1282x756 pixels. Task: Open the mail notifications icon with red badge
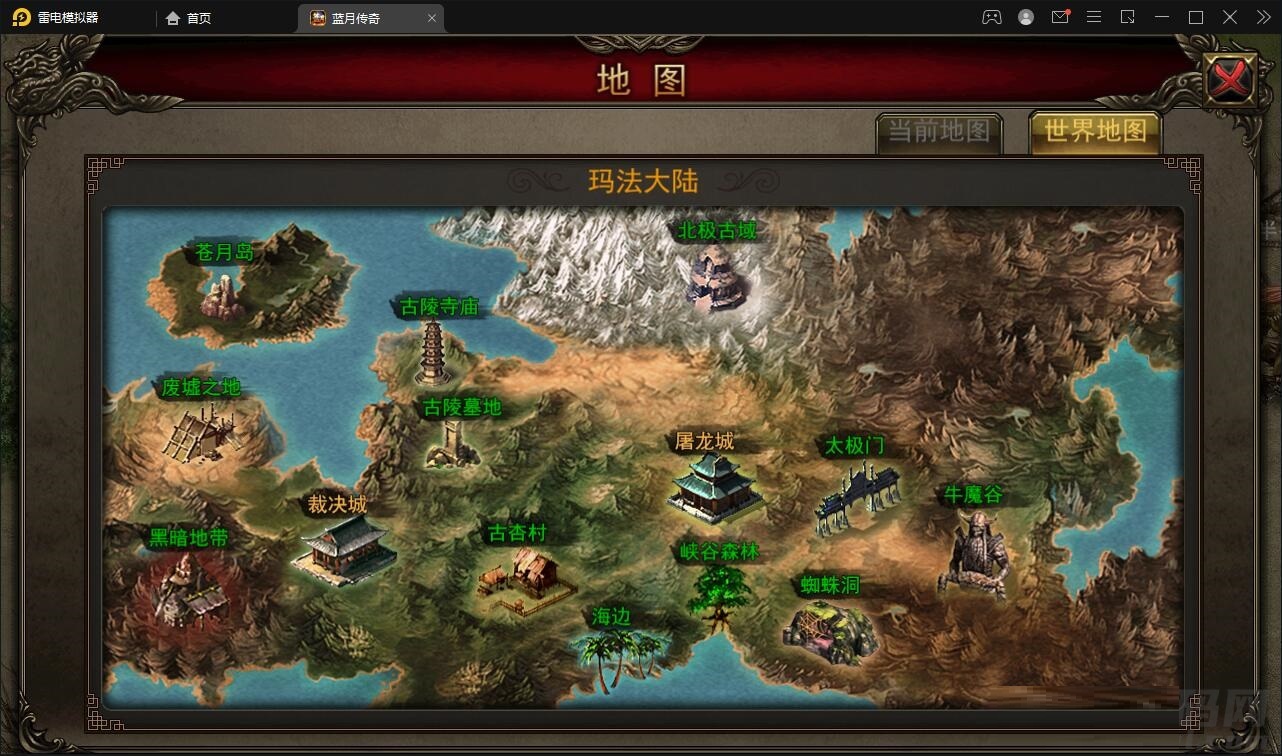tap(1060, 17)
